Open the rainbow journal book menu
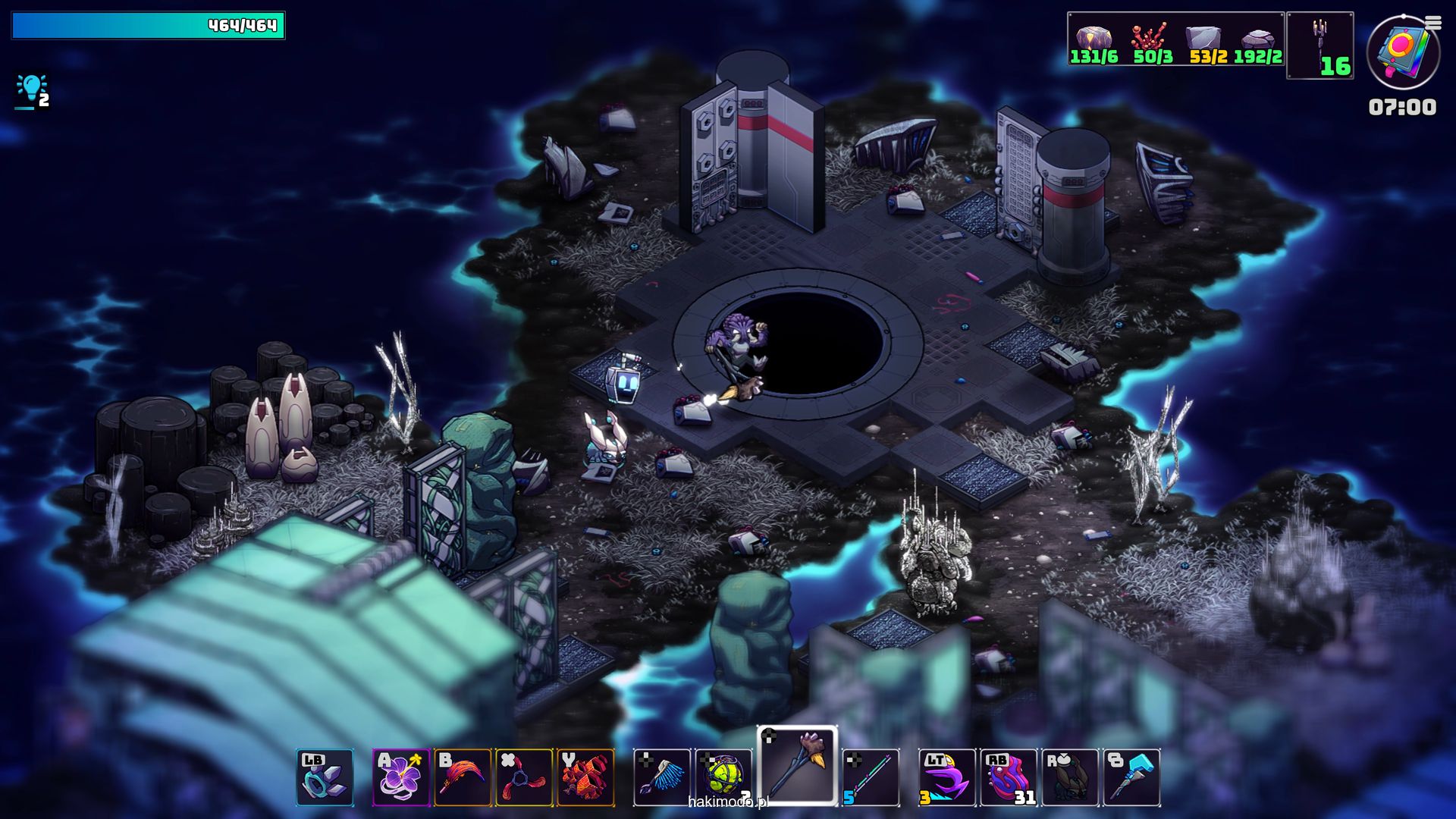Screen dimensions: 1456x819 1402,52
